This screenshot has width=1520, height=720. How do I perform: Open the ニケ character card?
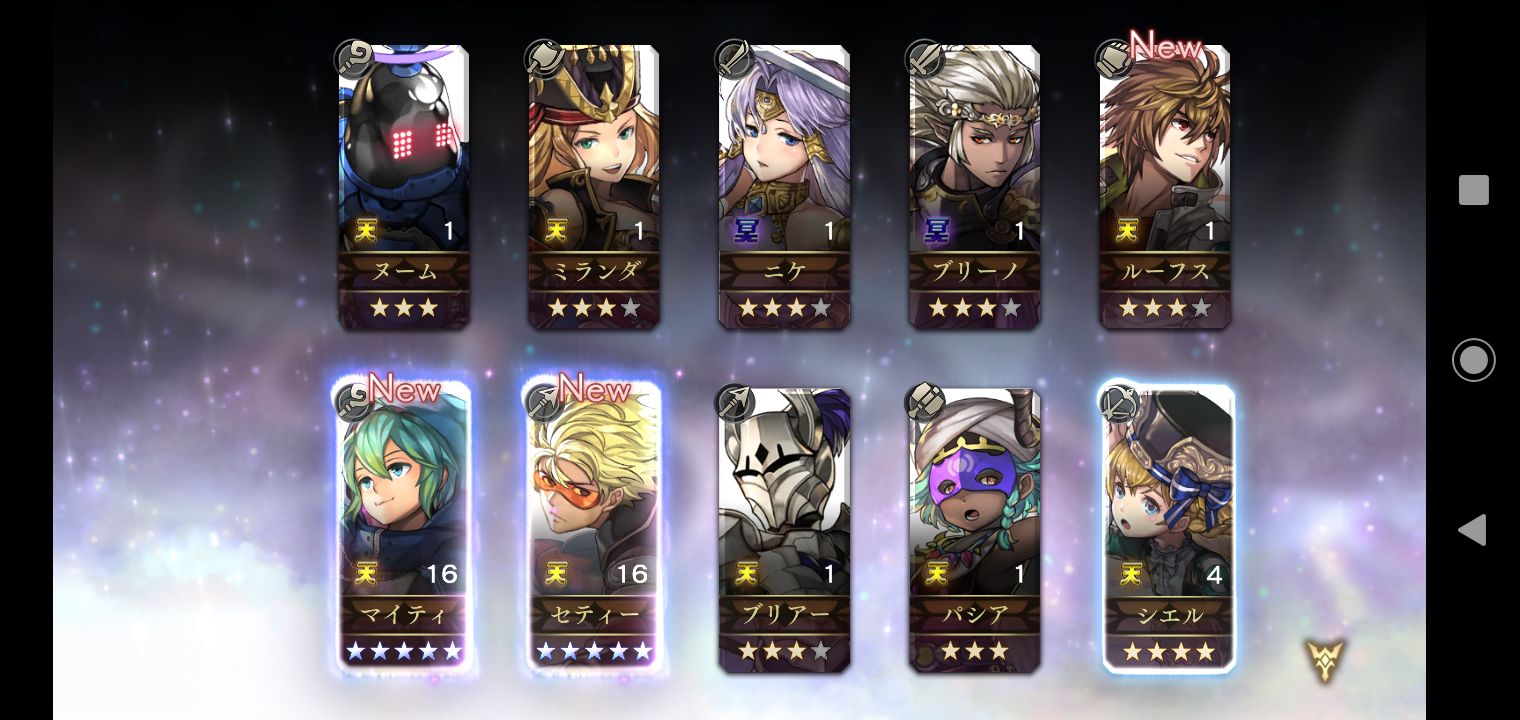click(x=784, y=186)
